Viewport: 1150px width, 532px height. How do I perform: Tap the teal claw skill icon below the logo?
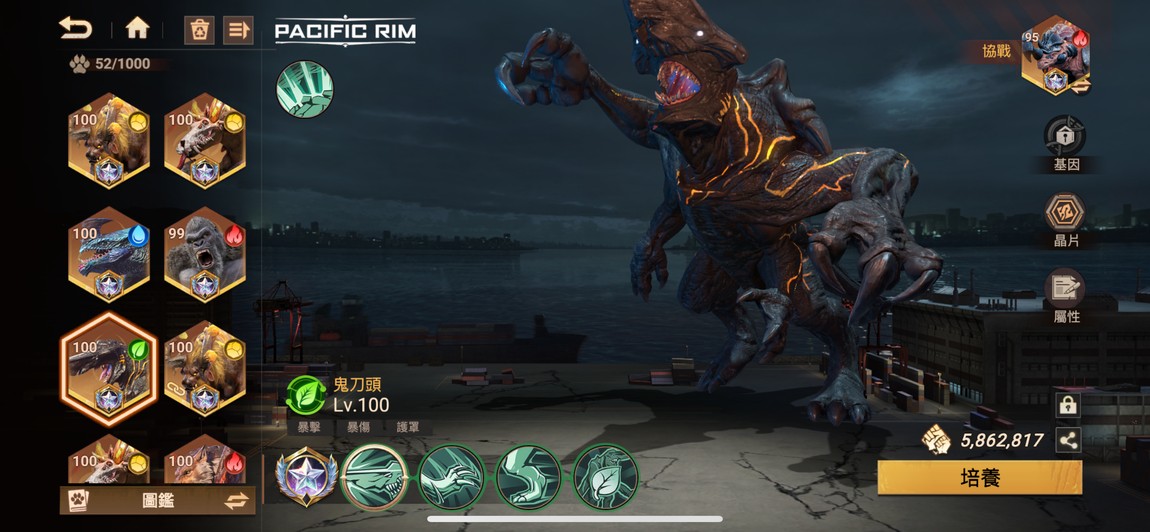[x=304, y=89]
